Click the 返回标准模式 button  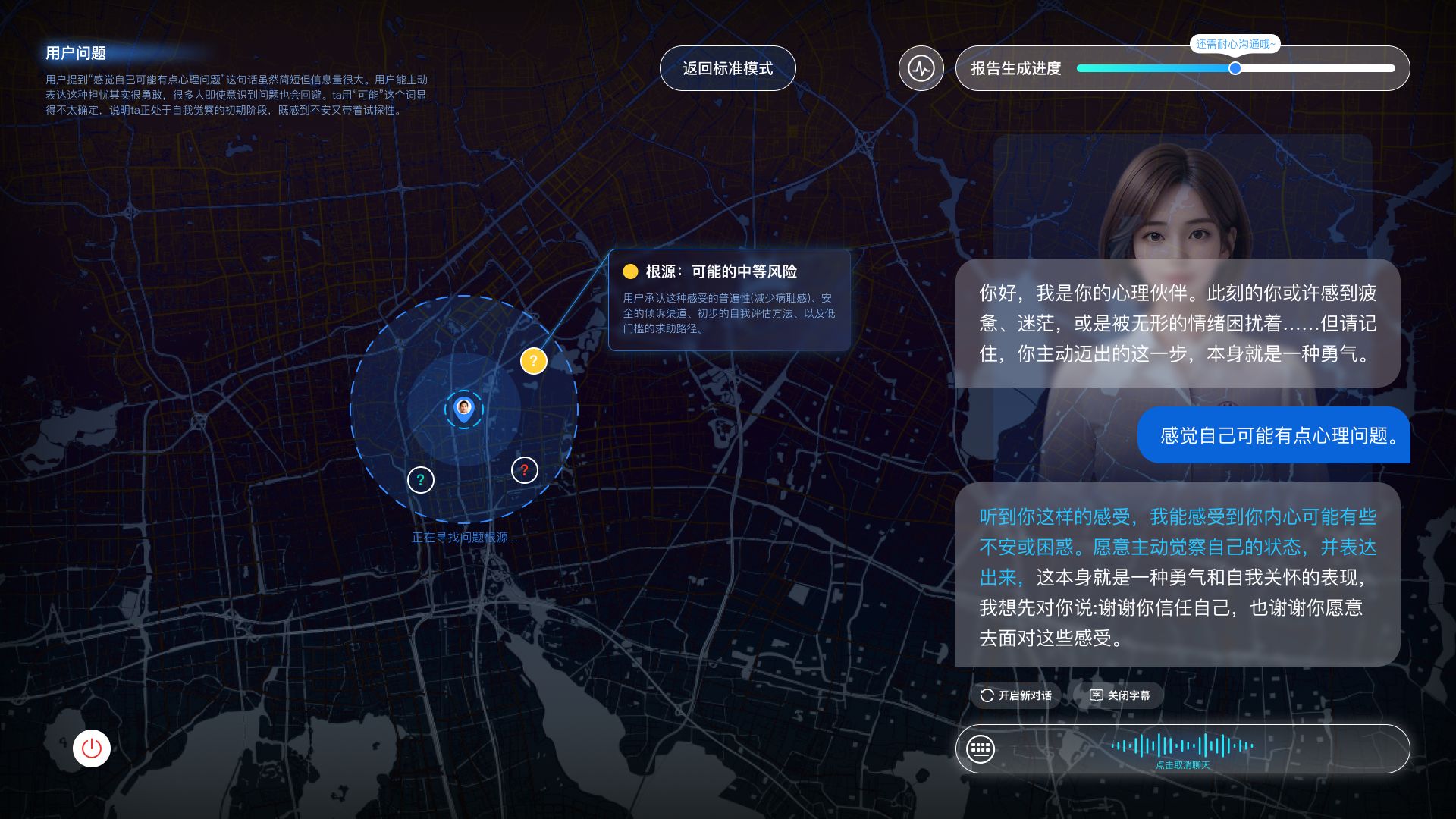[x=727, y=68]
